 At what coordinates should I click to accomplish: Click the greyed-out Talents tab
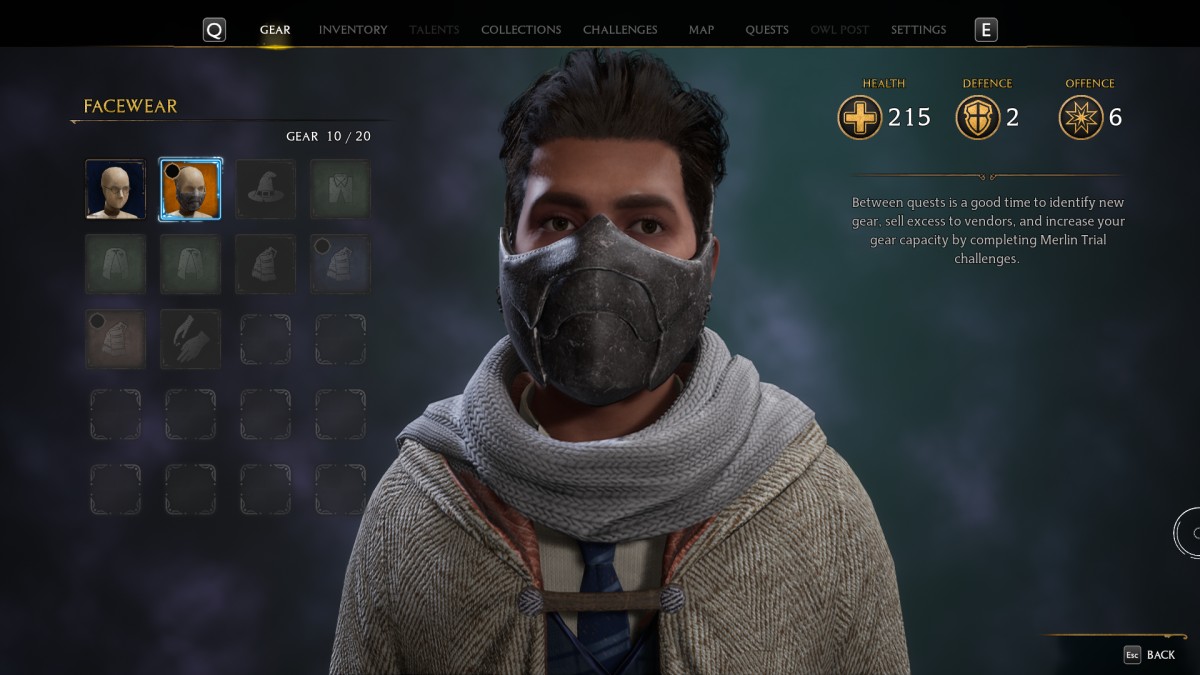pos(434,30)
